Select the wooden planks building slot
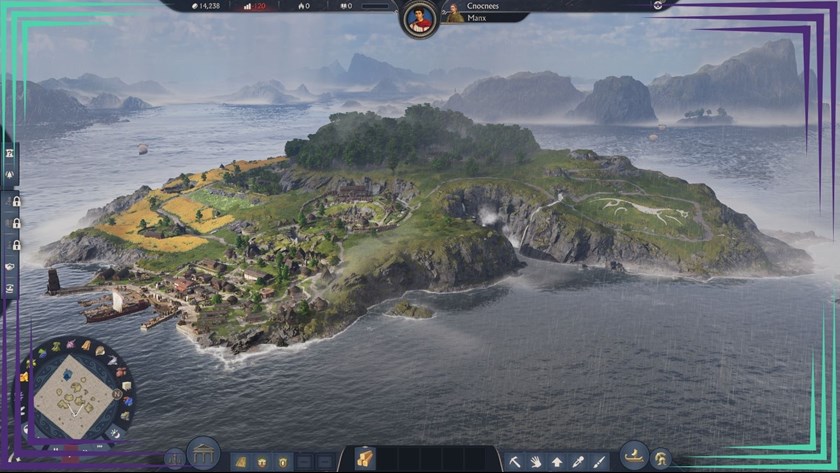This screenshot has height=473, width=840. click(x=365, y=458)
